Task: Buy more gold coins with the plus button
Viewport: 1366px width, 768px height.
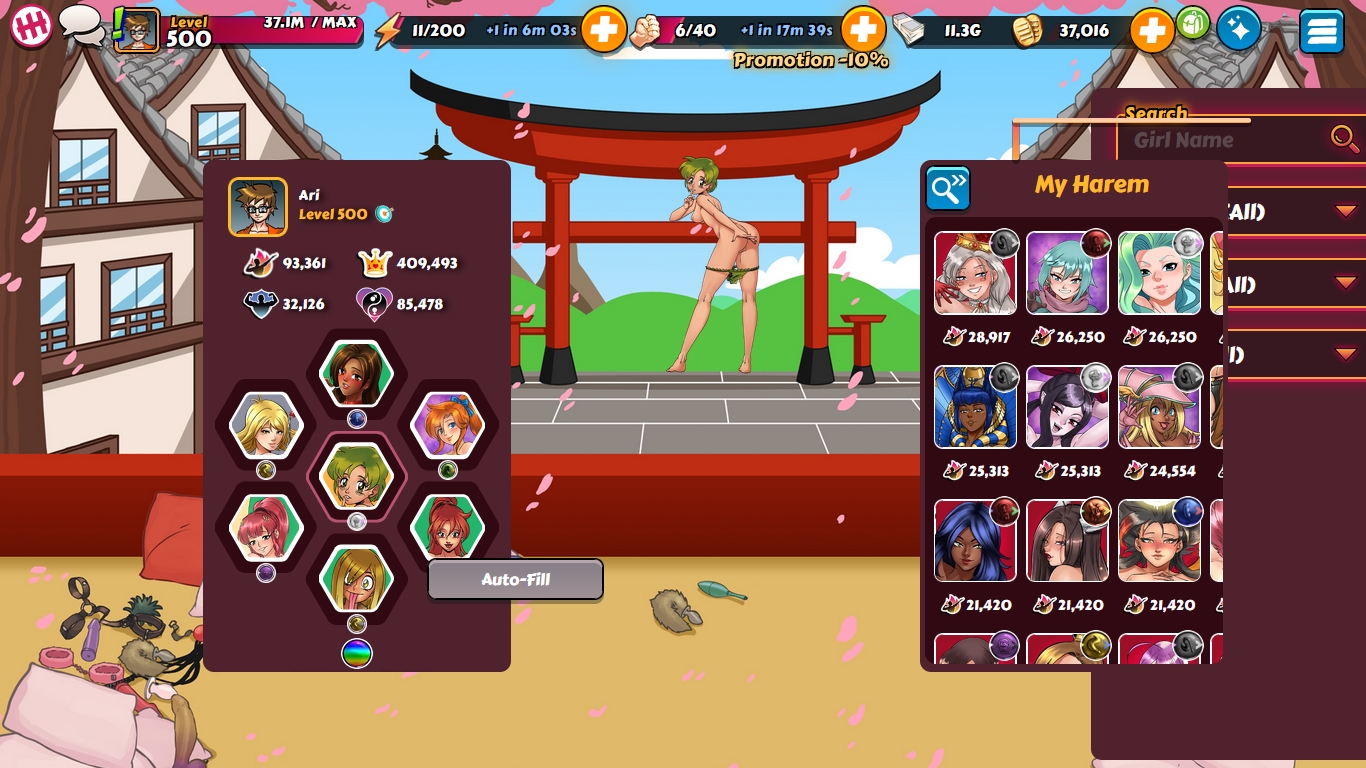Action: (x=1151, y=31)
